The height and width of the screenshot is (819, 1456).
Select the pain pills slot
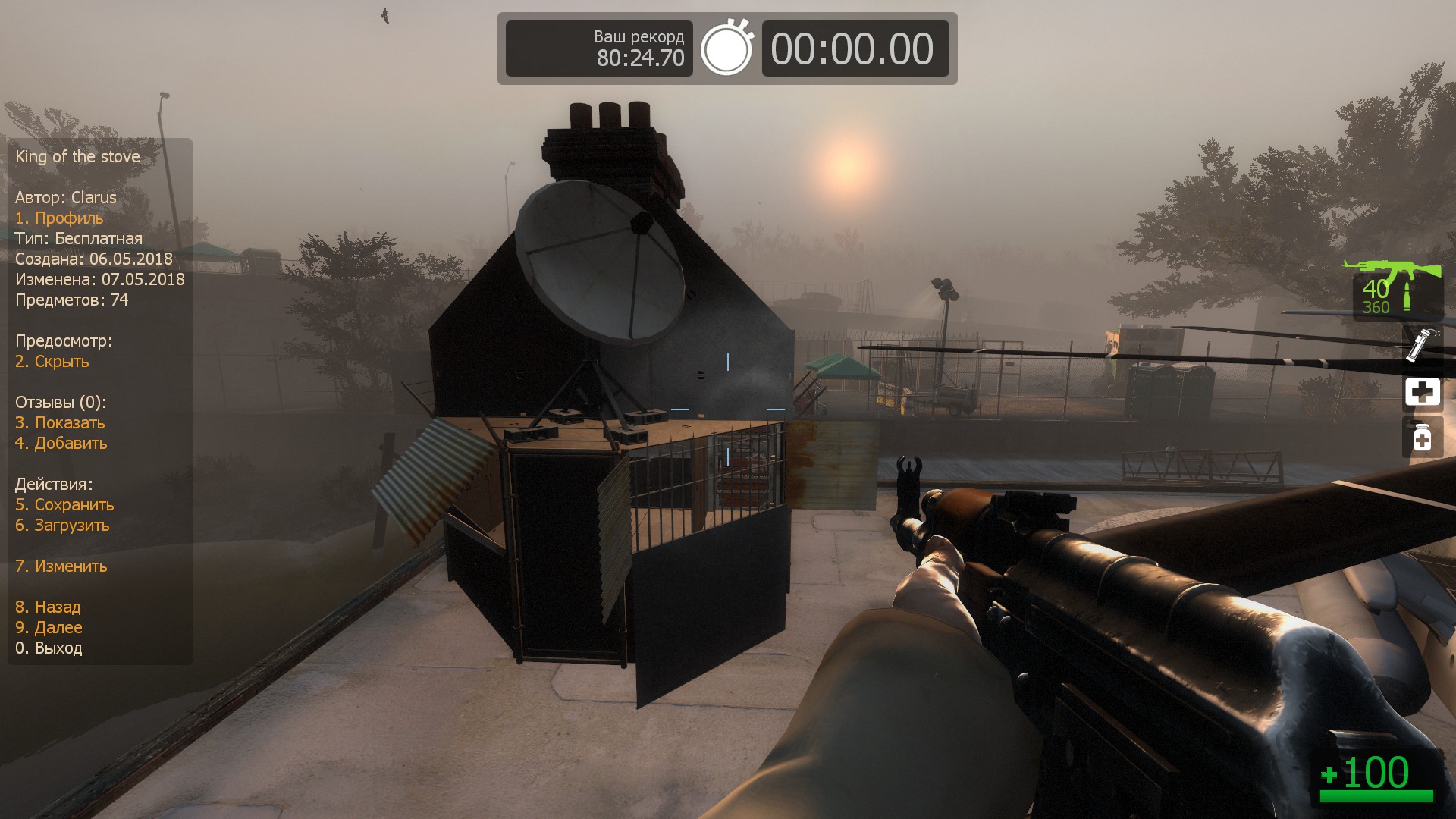point(1422,438)
